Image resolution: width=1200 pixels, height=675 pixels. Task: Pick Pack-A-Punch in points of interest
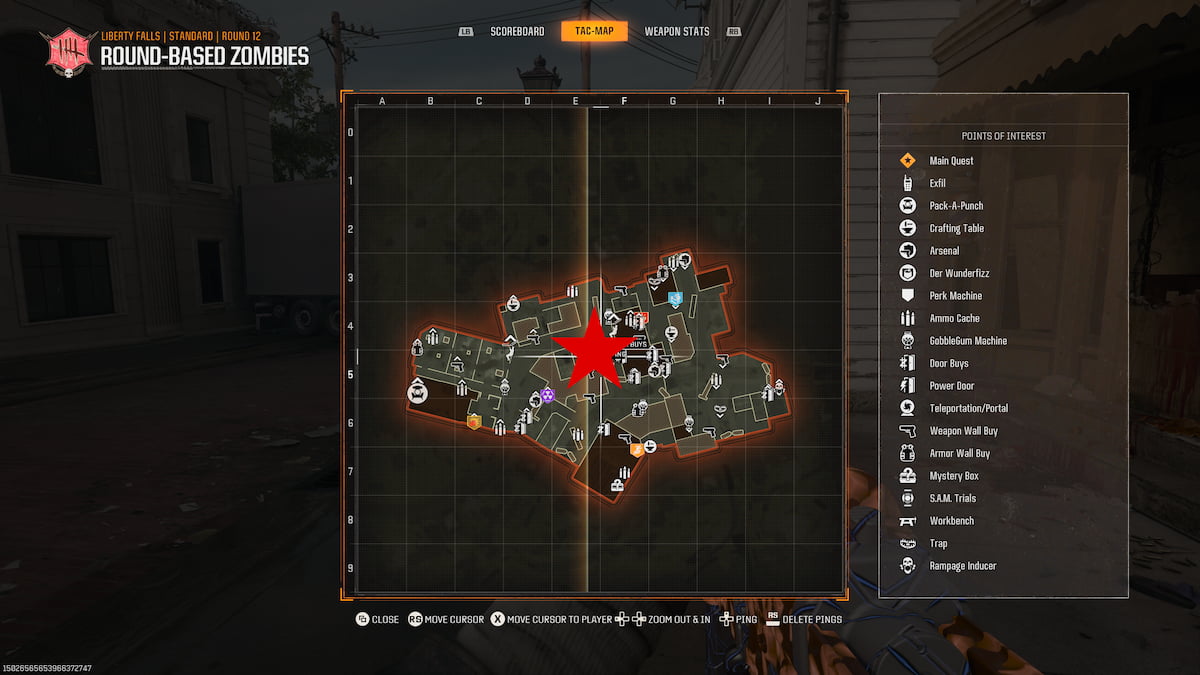[x=956, y=206]
